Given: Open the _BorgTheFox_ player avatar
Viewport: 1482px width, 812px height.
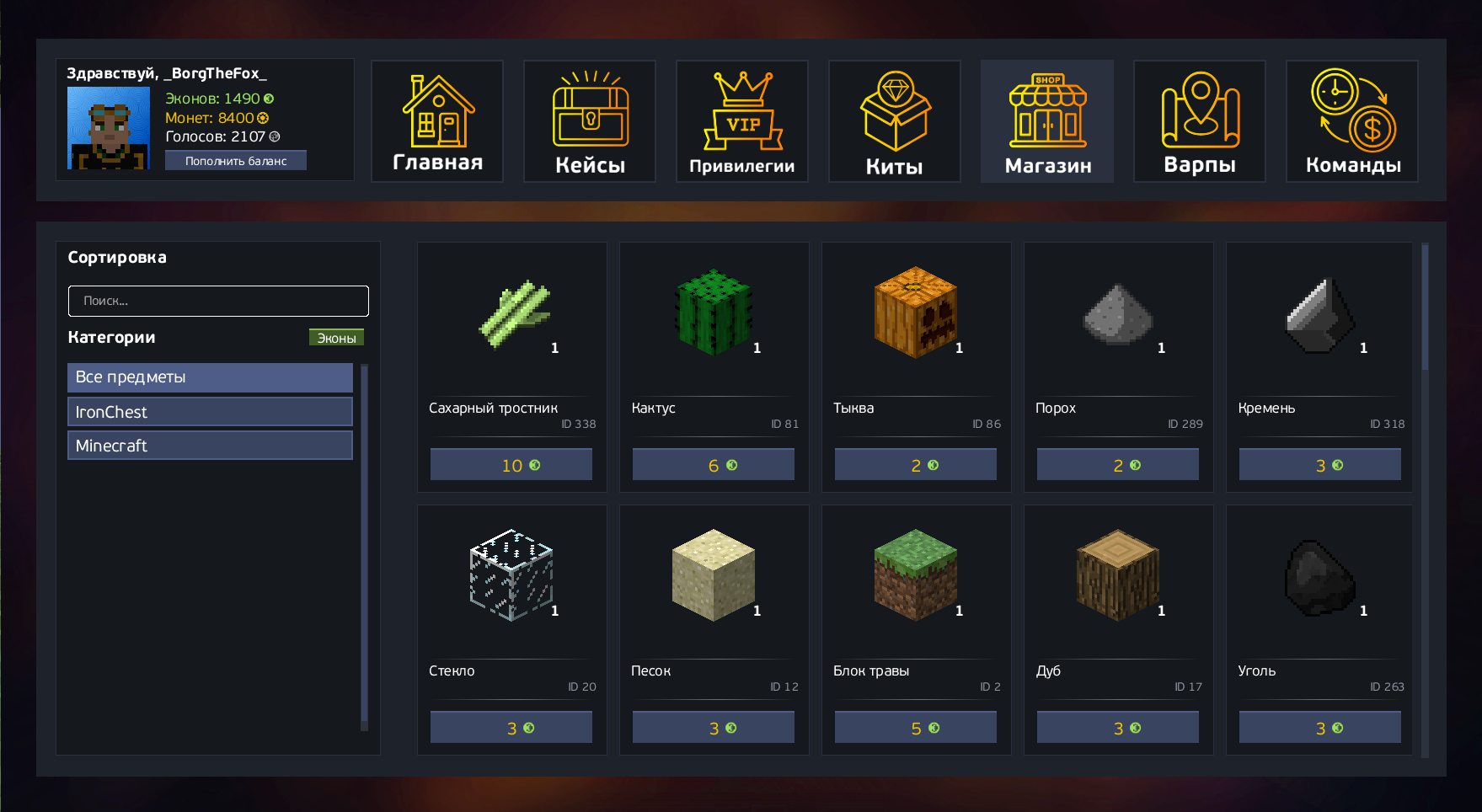Looking at the screenshot, I should (109, 128).
